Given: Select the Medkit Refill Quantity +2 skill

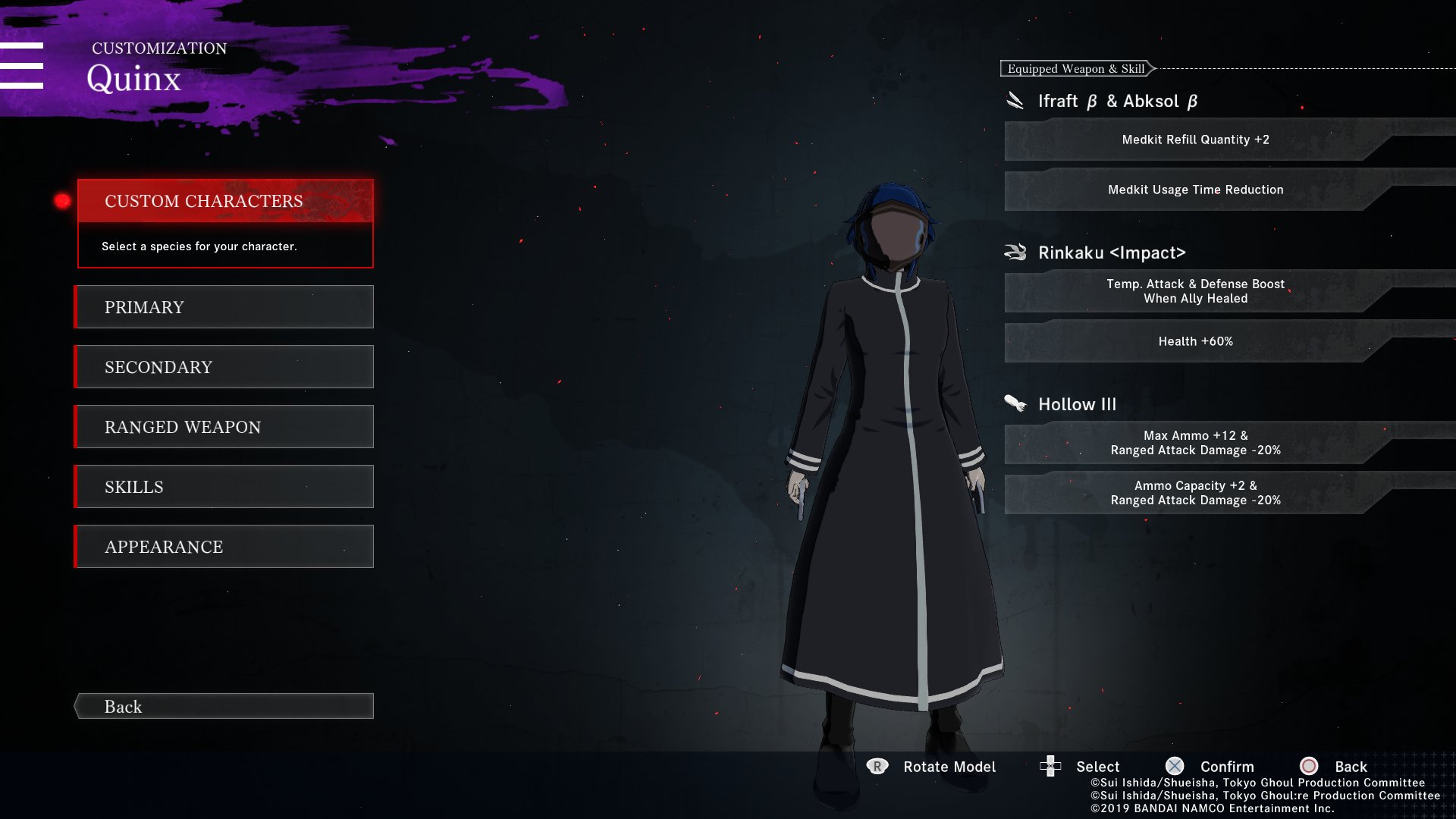Looking at the screenshot, I should click(1195, 140).
